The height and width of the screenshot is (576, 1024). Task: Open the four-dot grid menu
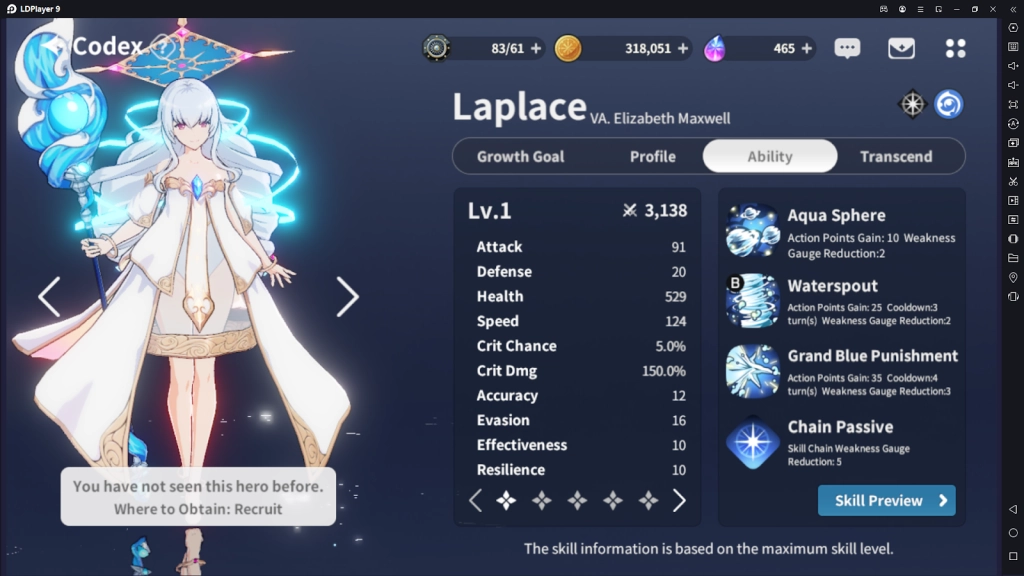(955, 48)
